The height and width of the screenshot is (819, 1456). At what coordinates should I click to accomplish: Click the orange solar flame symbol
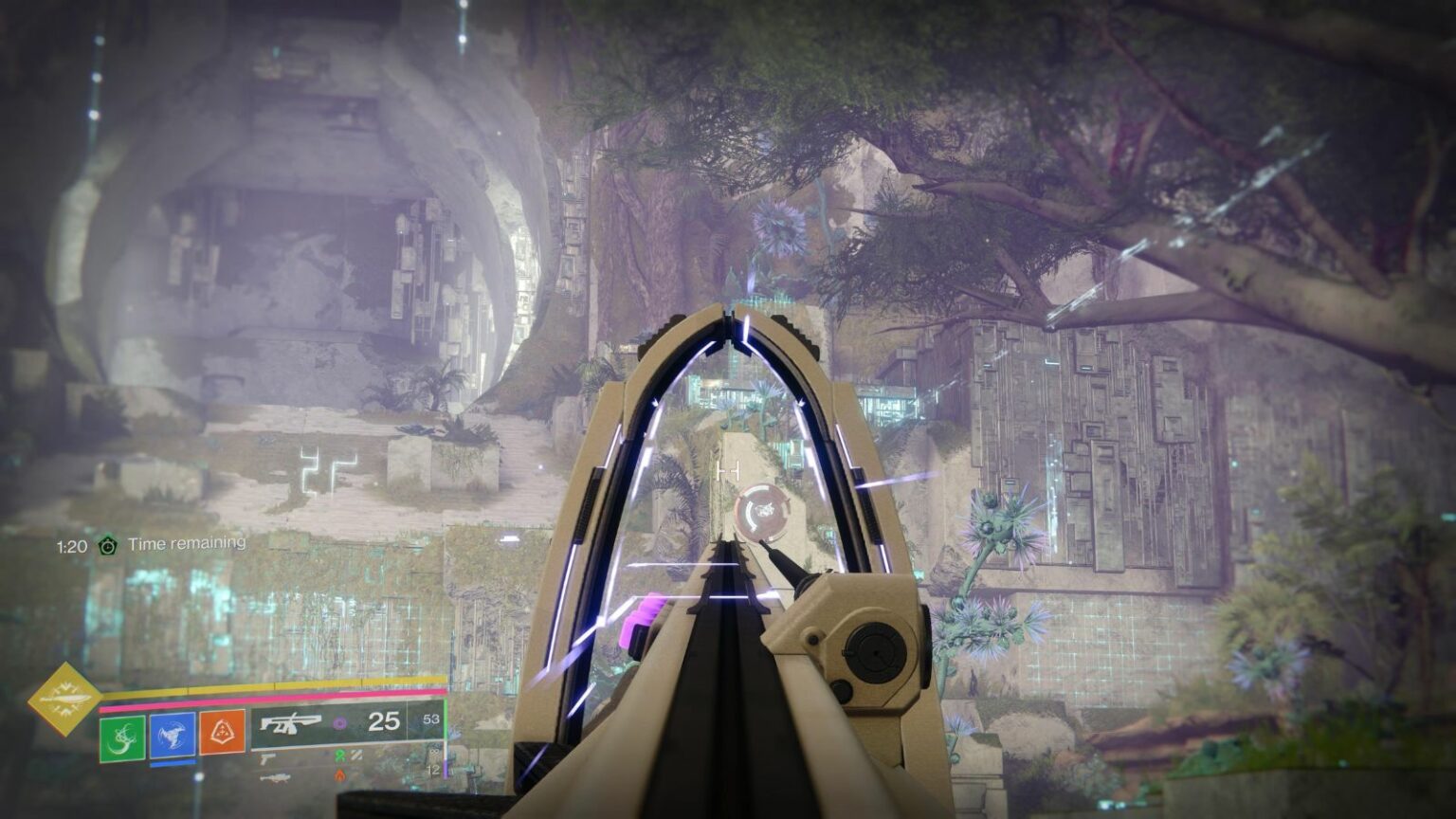pos(340,774)
